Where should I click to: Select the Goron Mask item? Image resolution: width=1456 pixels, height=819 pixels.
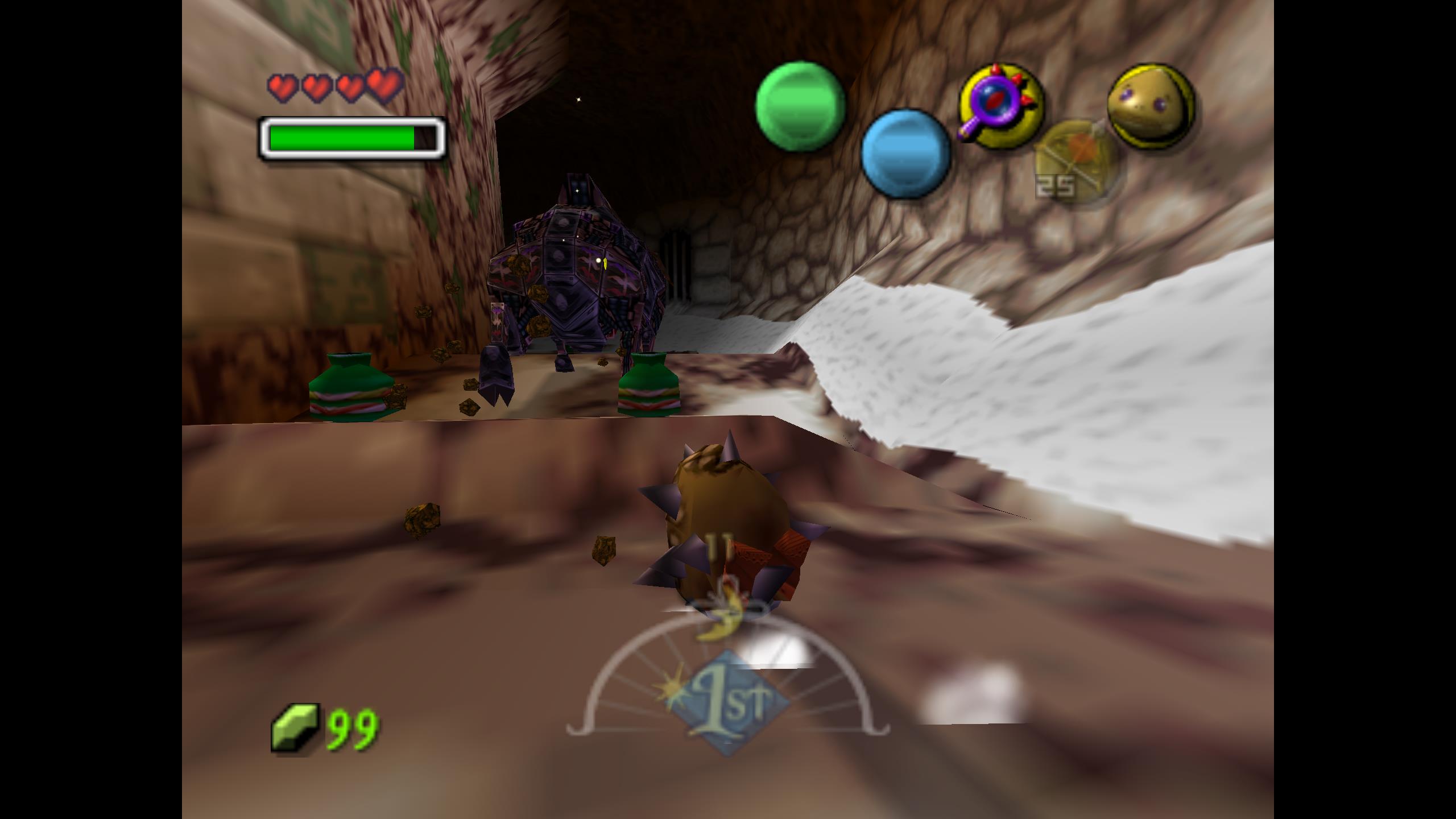click(x=1151, y=106)
